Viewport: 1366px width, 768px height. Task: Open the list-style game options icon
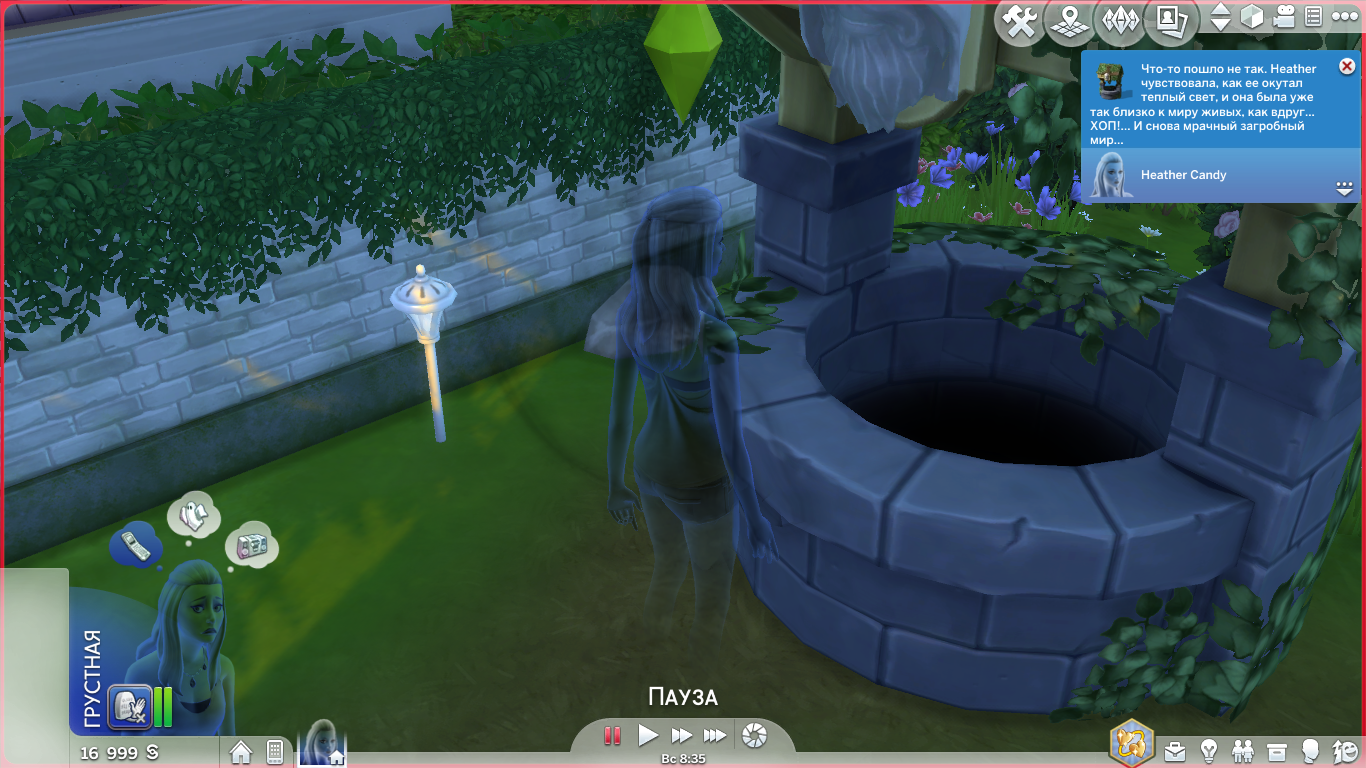coord(1314,17)
